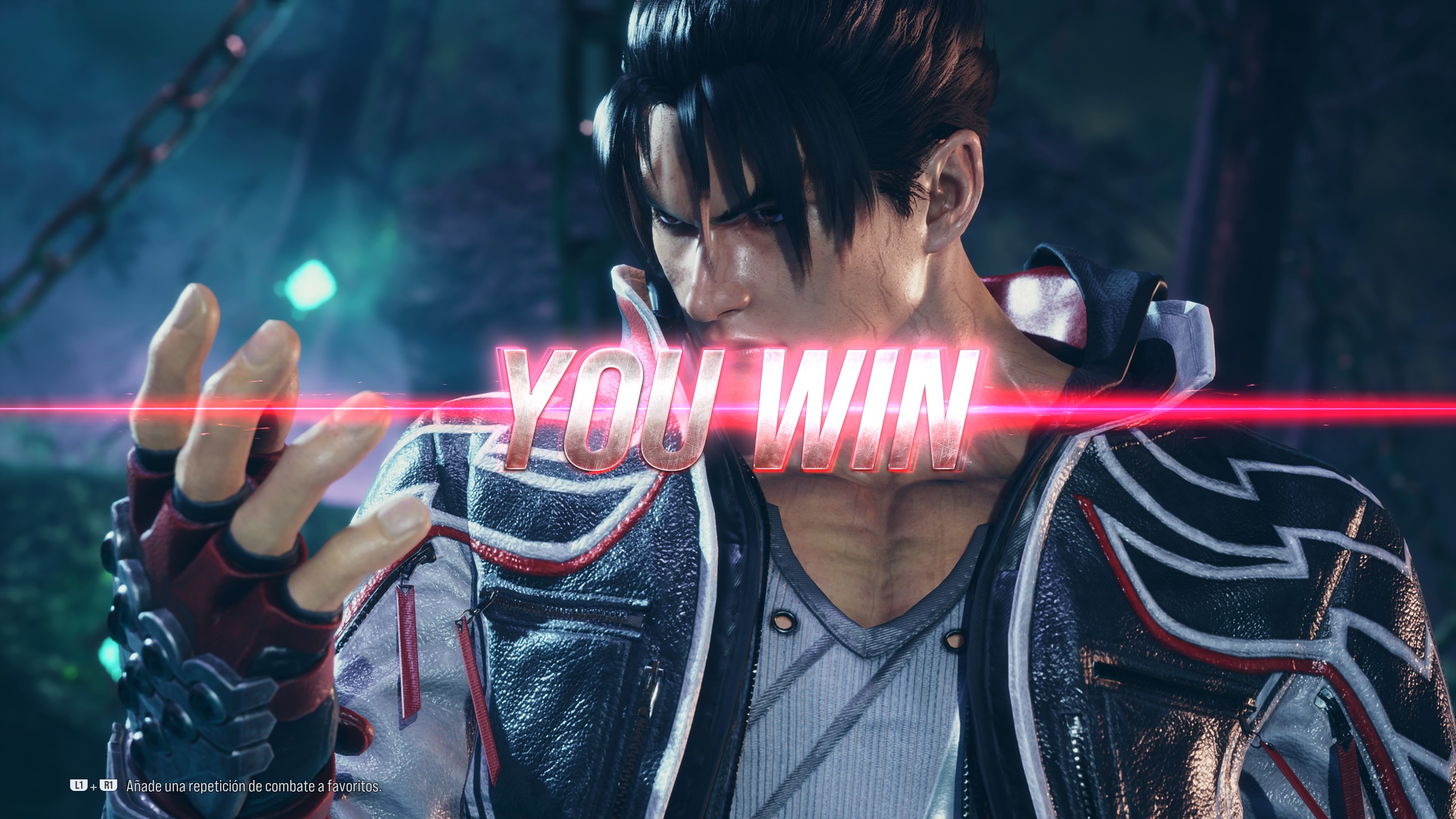
Task: Click the plus sign between L1 and R1
Action: (x=93, y=786)
